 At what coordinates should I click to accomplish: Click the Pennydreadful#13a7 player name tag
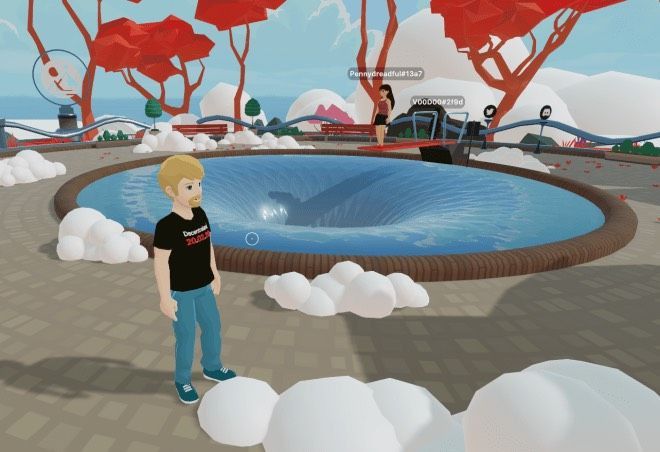385,74
